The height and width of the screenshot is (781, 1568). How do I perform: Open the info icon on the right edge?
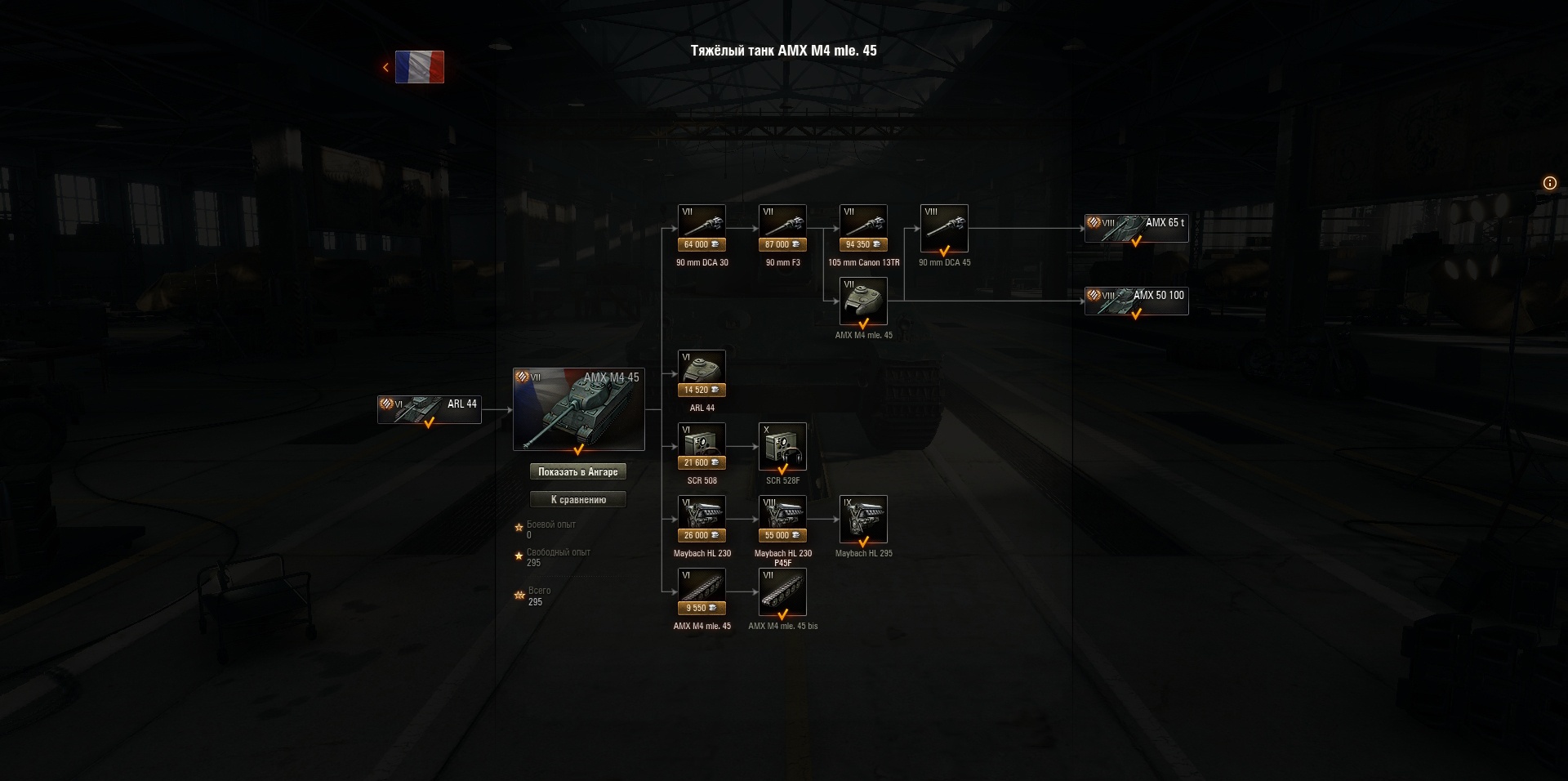point(1549,183)
